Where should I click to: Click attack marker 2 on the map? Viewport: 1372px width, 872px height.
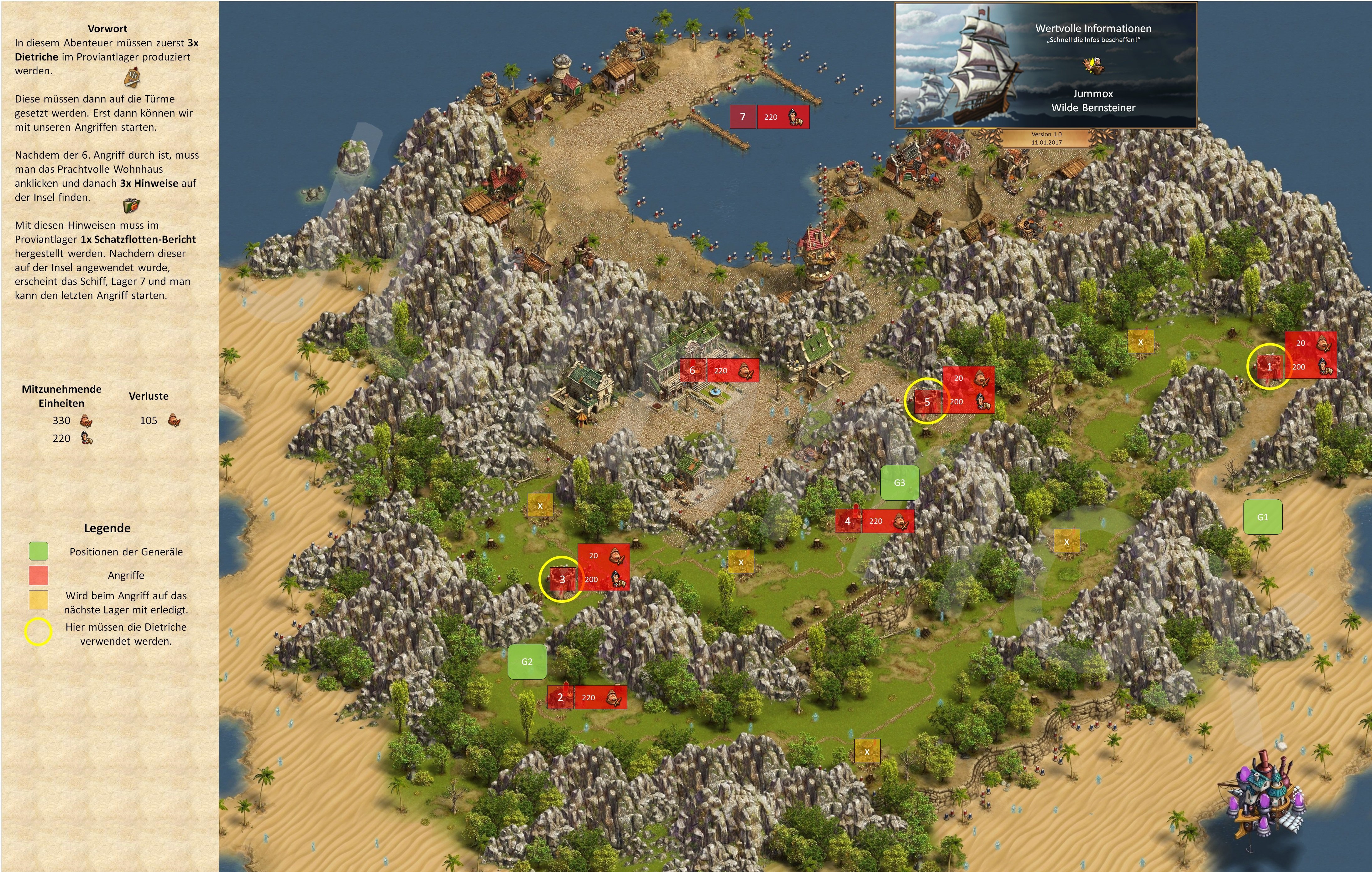pyautogui.click(x=560, y=697)
